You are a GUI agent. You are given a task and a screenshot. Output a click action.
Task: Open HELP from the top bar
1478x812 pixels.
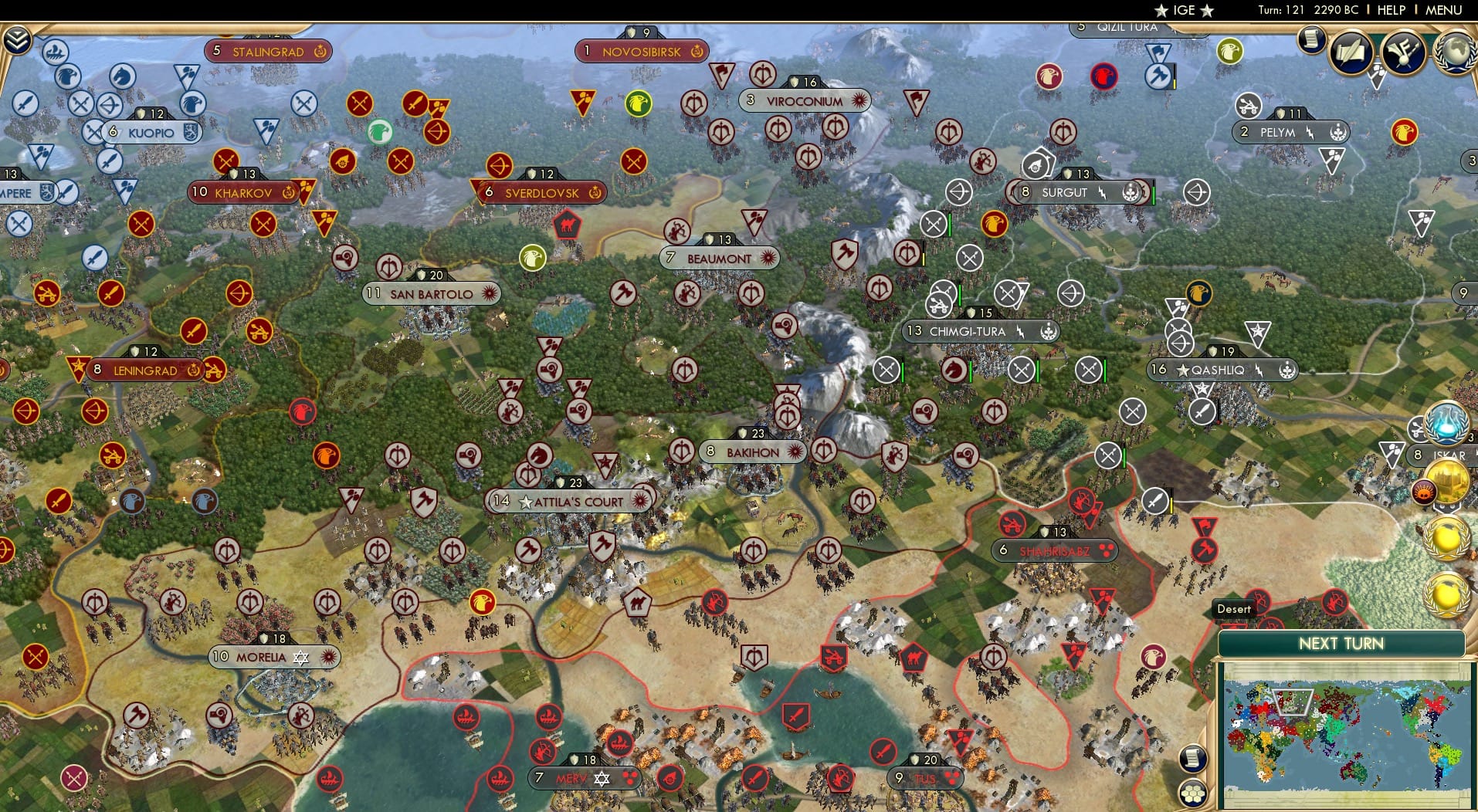point(1390,10)
